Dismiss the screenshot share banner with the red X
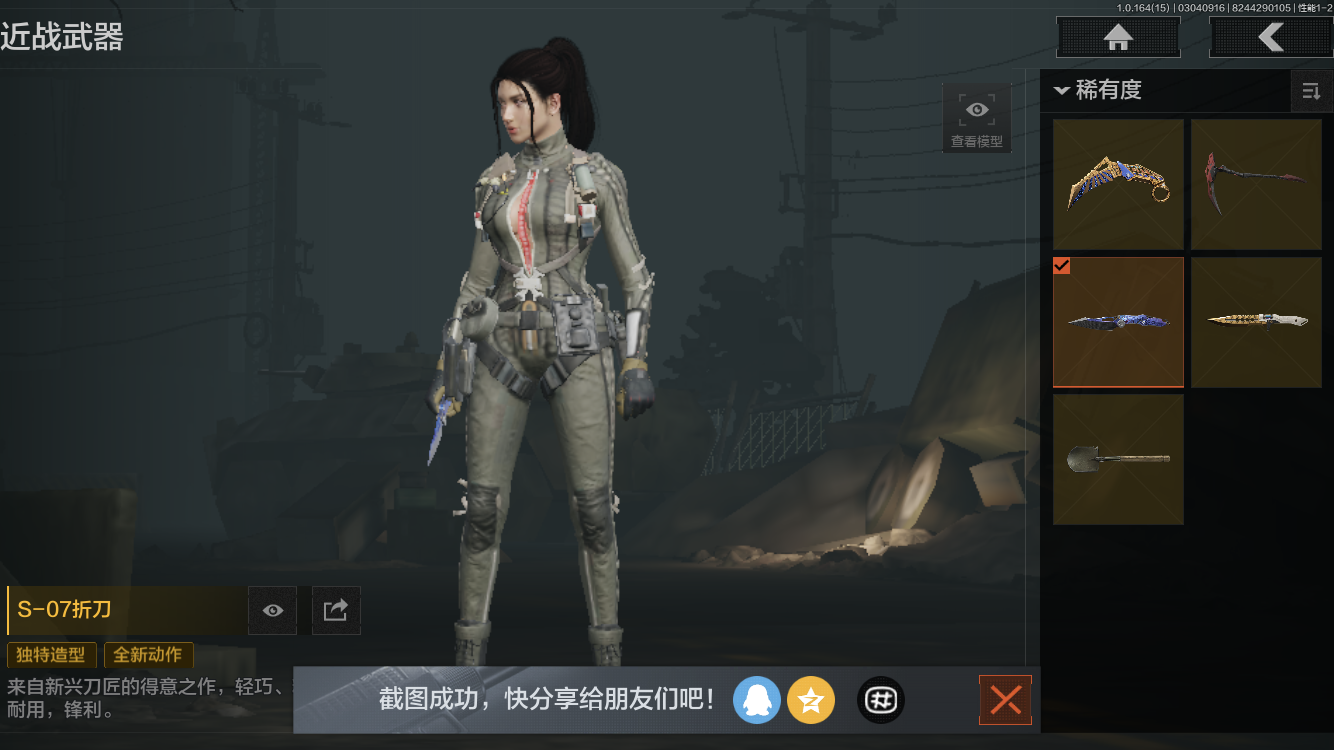 point(1005,700)
